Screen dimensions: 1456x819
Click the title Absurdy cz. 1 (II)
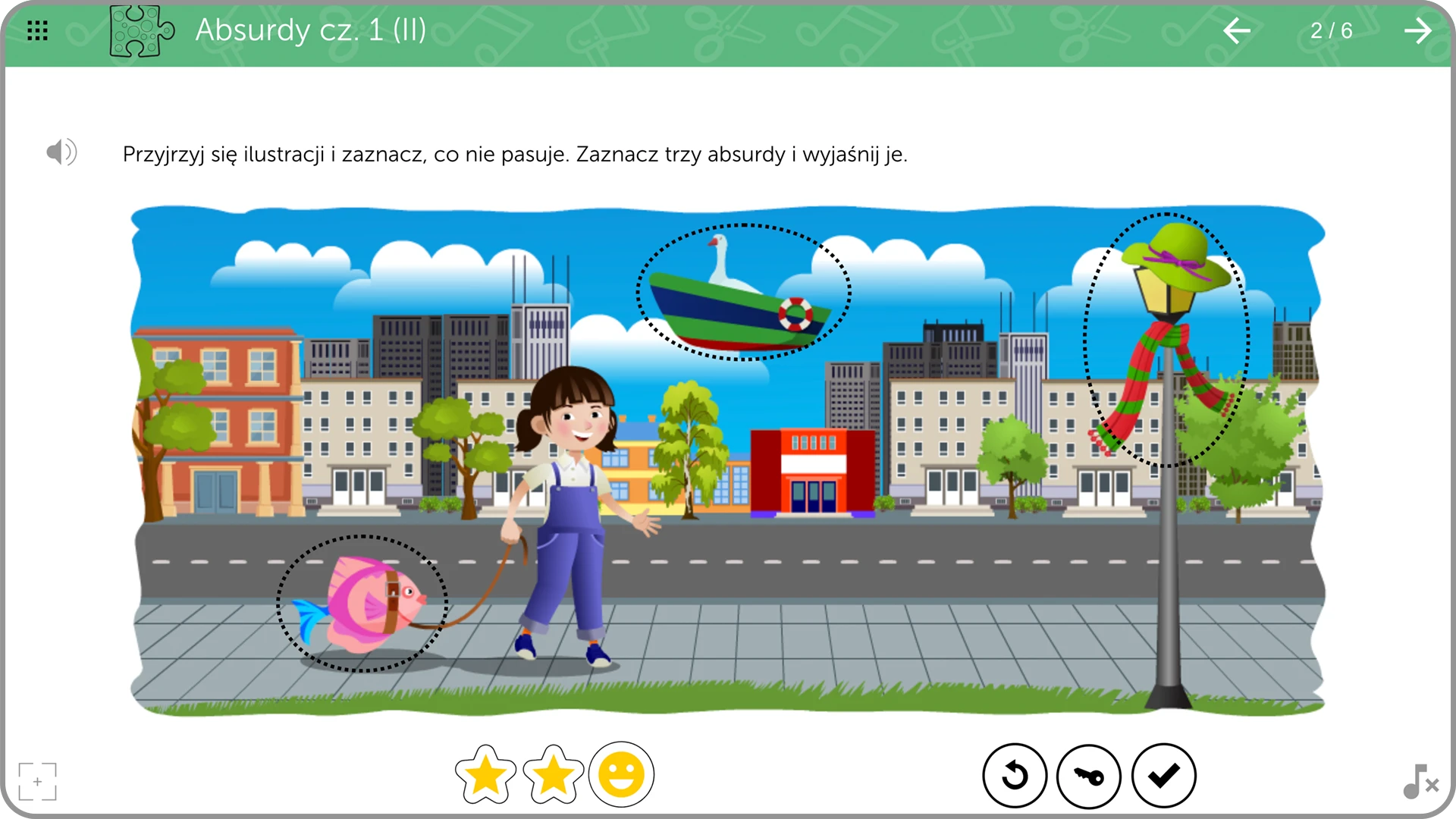point(311,31)
